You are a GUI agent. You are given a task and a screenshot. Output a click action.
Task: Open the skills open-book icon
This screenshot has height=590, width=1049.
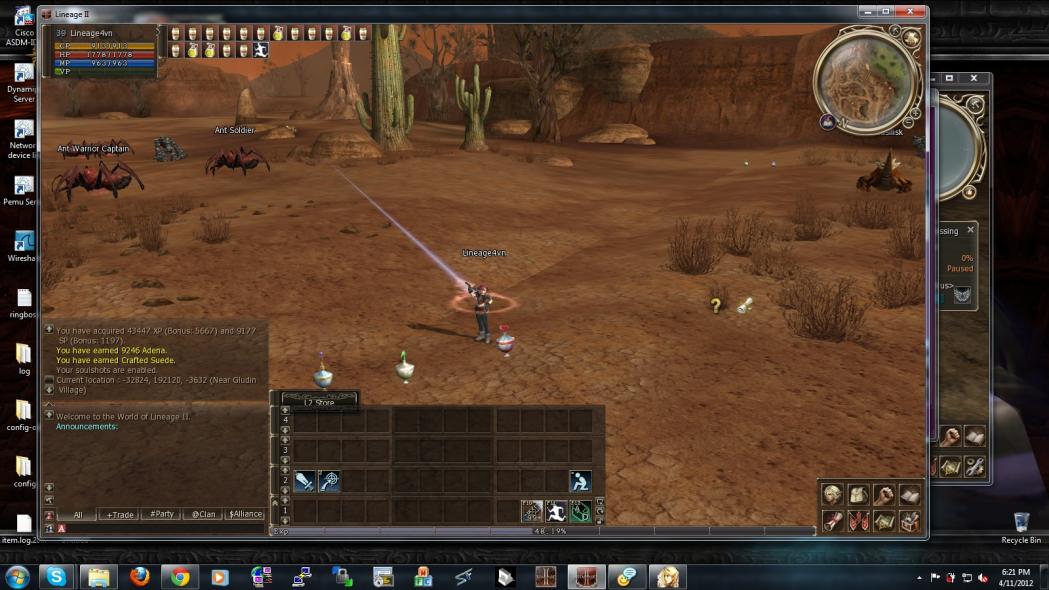click(x=909, y=495)
